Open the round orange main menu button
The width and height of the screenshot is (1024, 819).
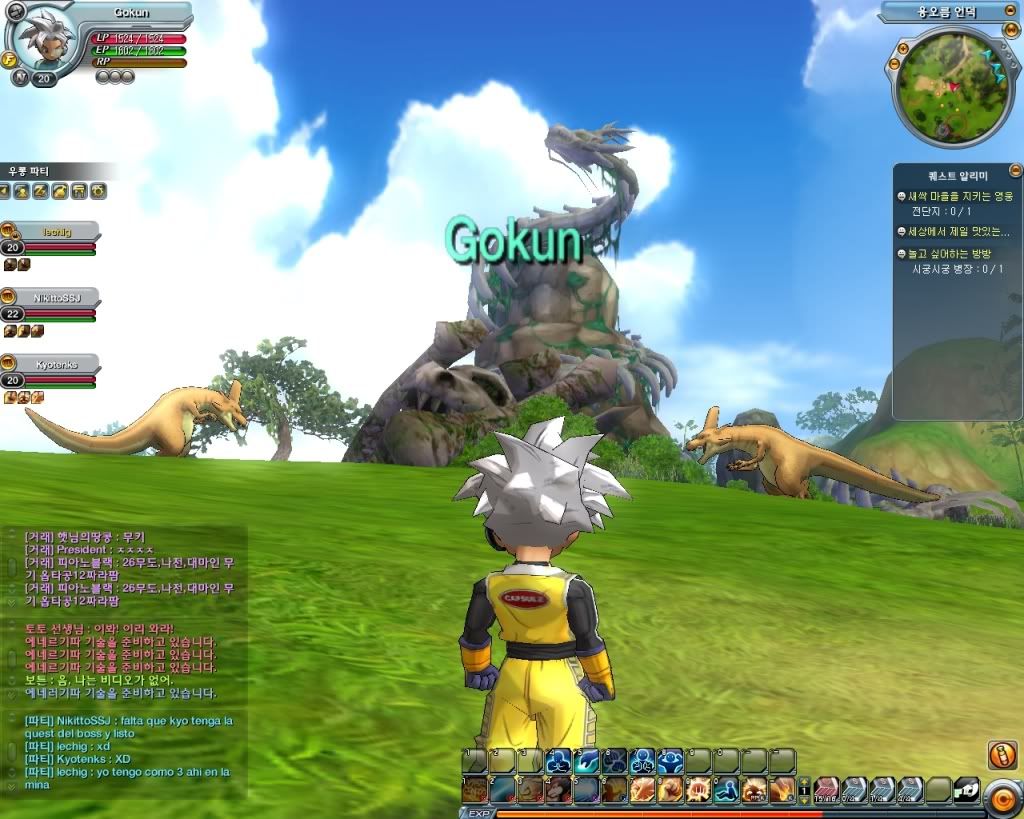(x=1001, y=796)
